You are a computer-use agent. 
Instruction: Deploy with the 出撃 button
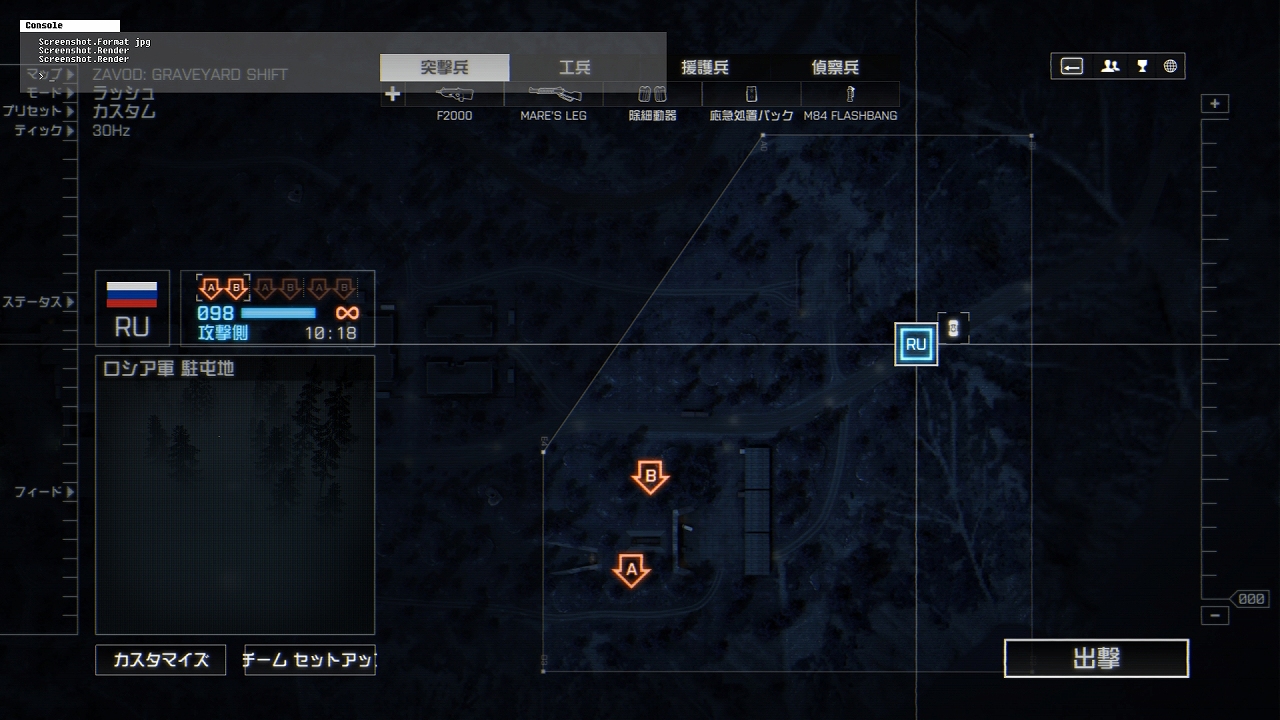(x=1096, y=659)
